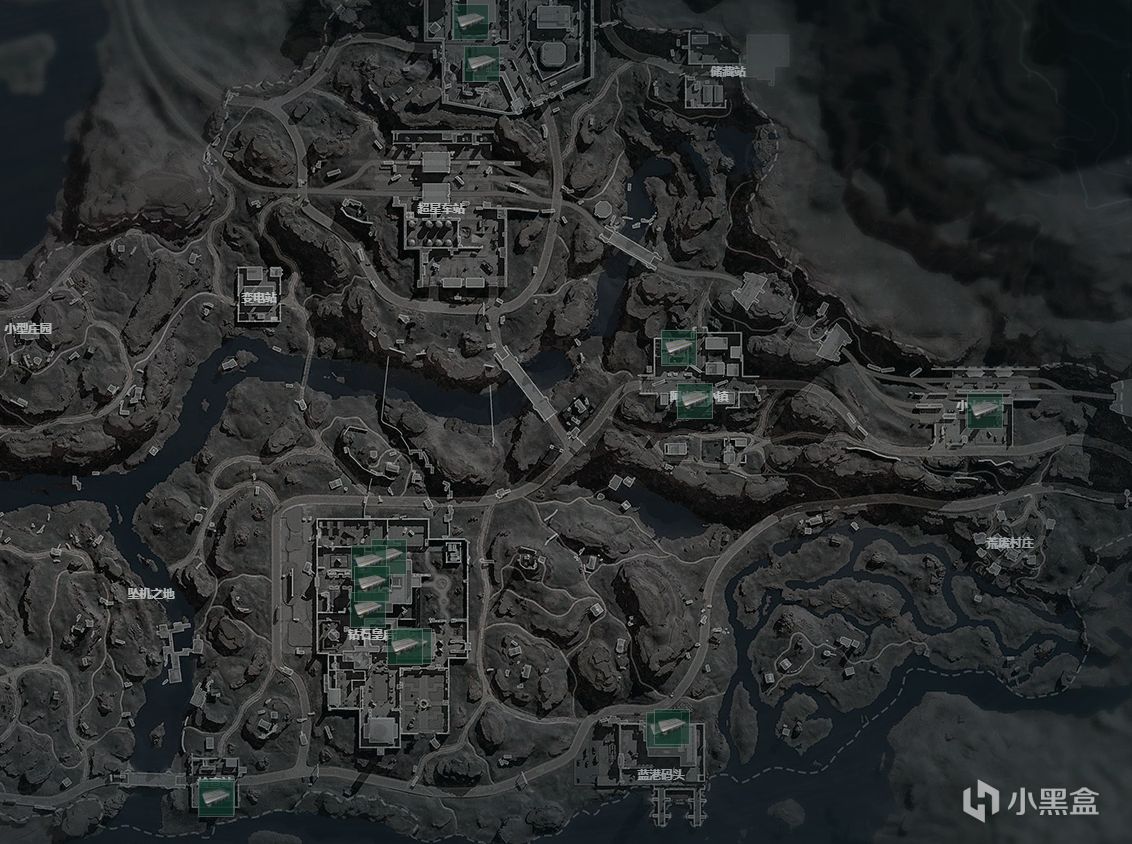Pick the green loot marker covering the 镇 town label

694,400
